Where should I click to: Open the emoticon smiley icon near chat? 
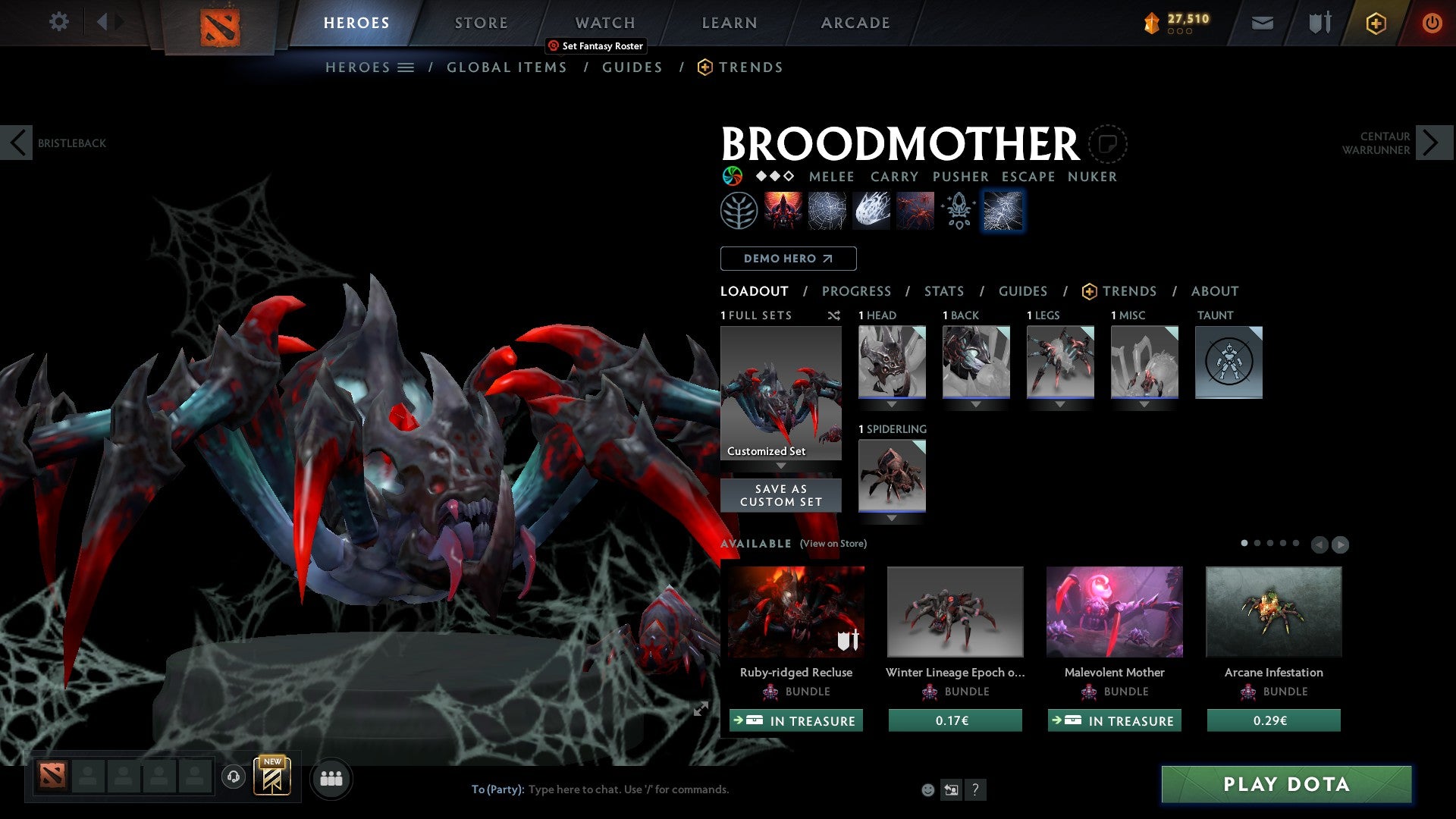click(927, 789)
